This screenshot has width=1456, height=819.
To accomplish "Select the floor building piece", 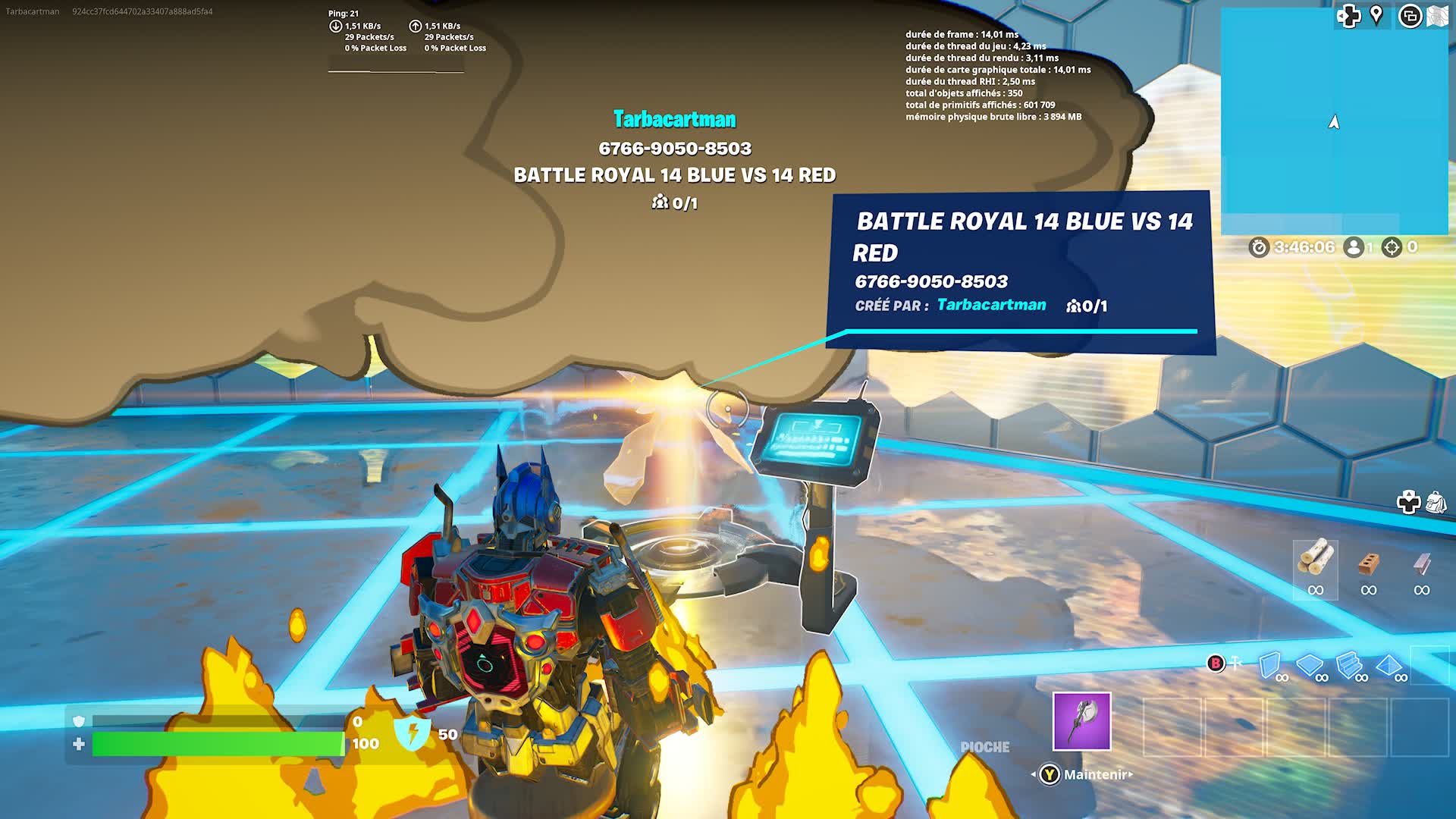I will point(1309,665).
